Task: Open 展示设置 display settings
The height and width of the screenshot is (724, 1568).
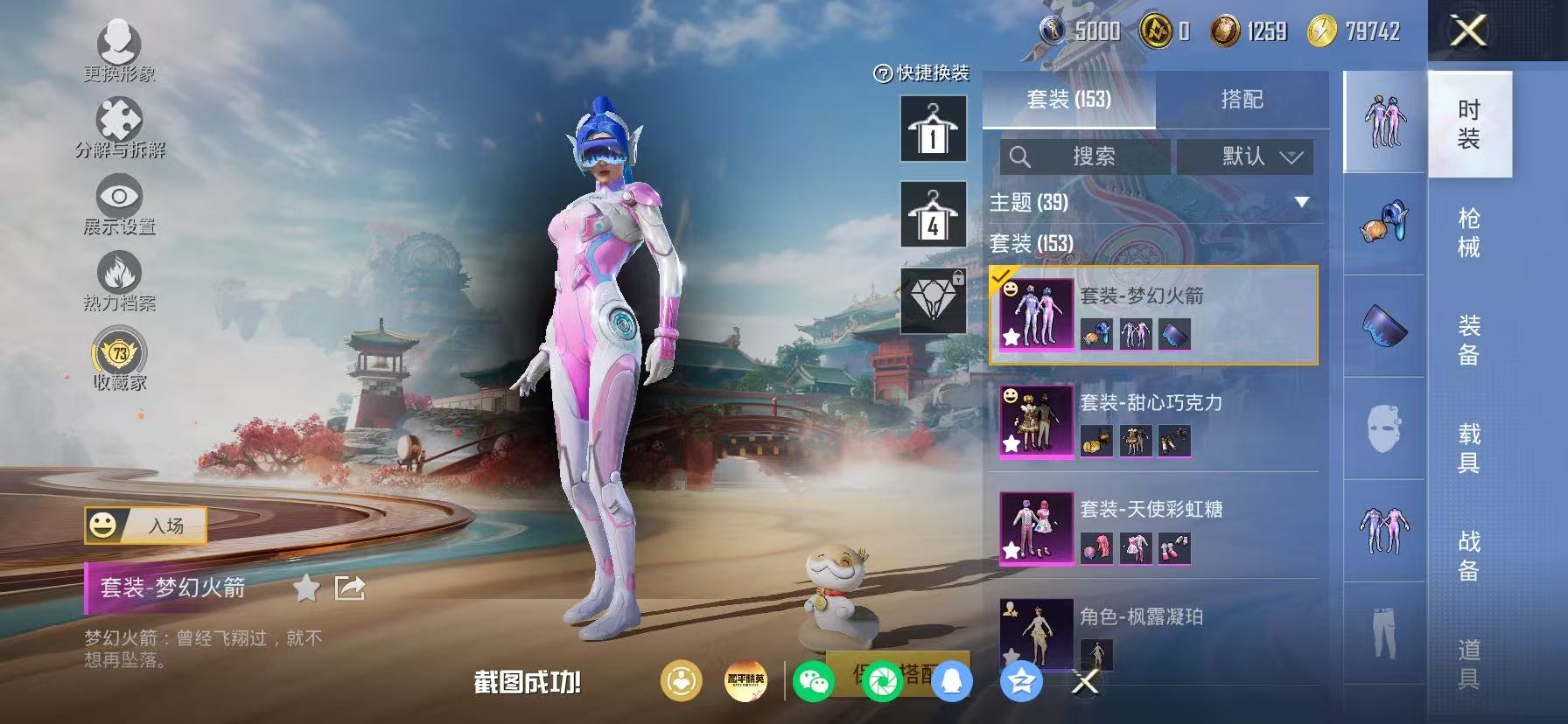Action: coord(121,197)
